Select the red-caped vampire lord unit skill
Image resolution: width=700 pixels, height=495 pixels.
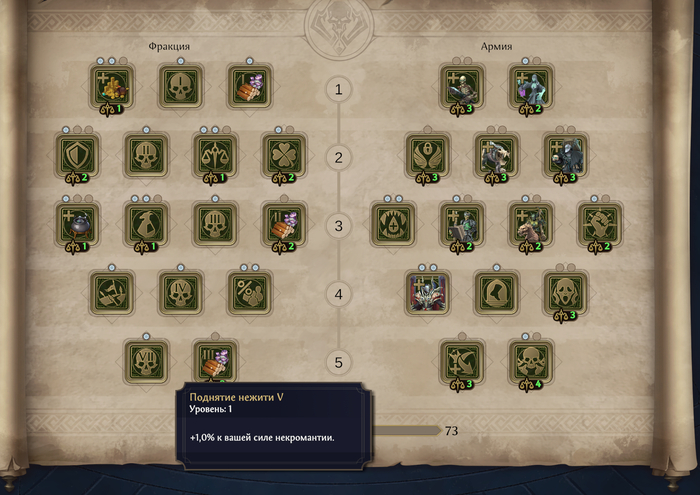427,292
